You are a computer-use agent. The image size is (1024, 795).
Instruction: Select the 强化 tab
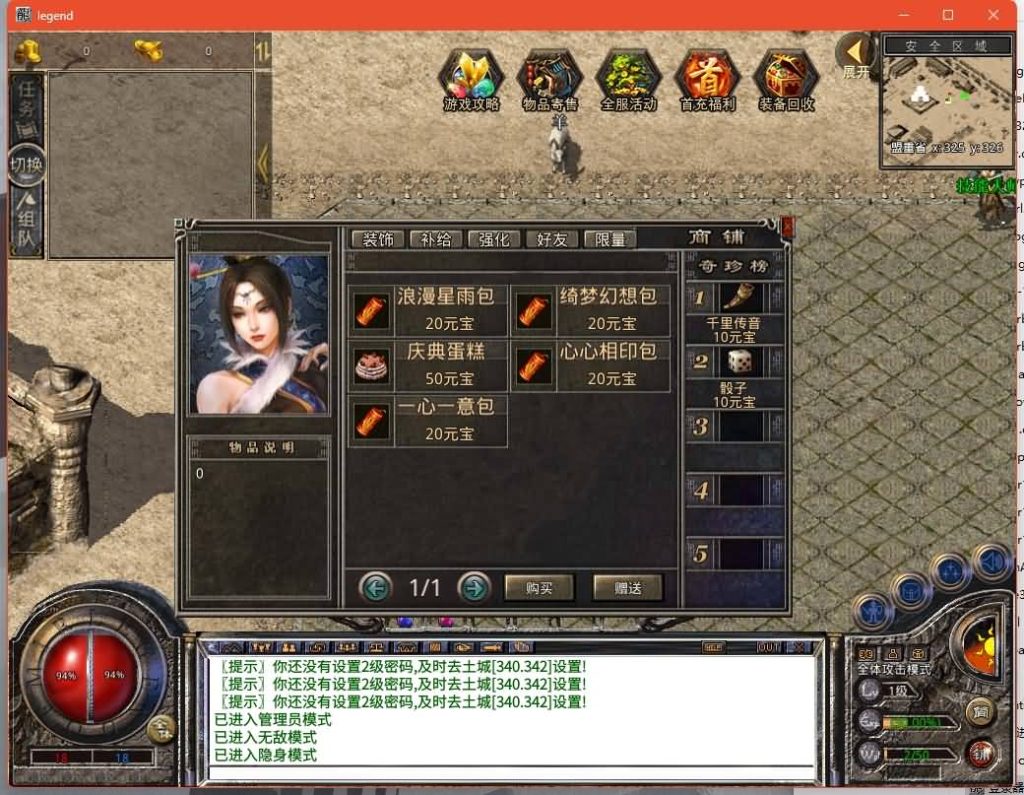coord(494,239)
